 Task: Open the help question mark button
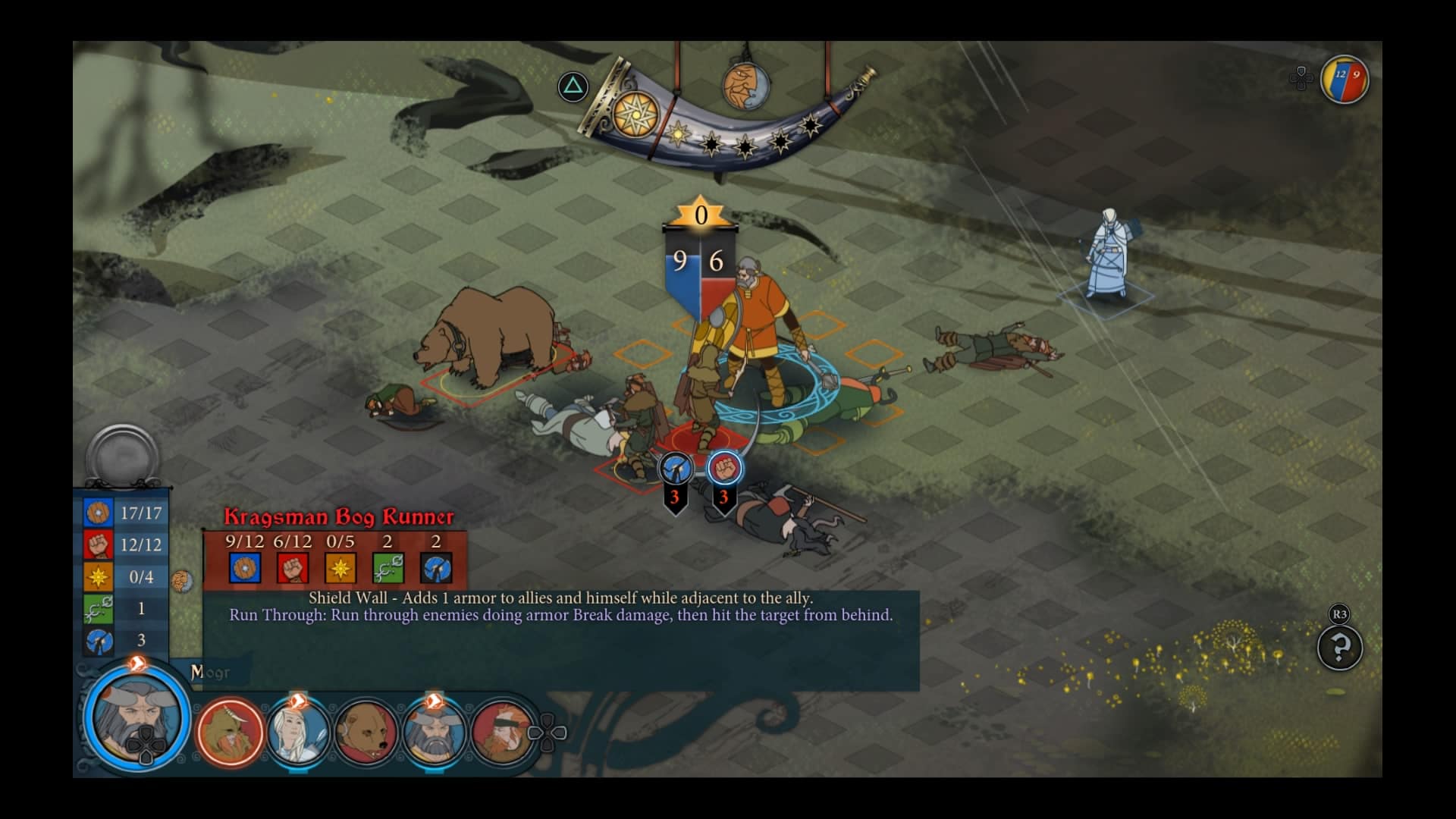point(1340,648)
